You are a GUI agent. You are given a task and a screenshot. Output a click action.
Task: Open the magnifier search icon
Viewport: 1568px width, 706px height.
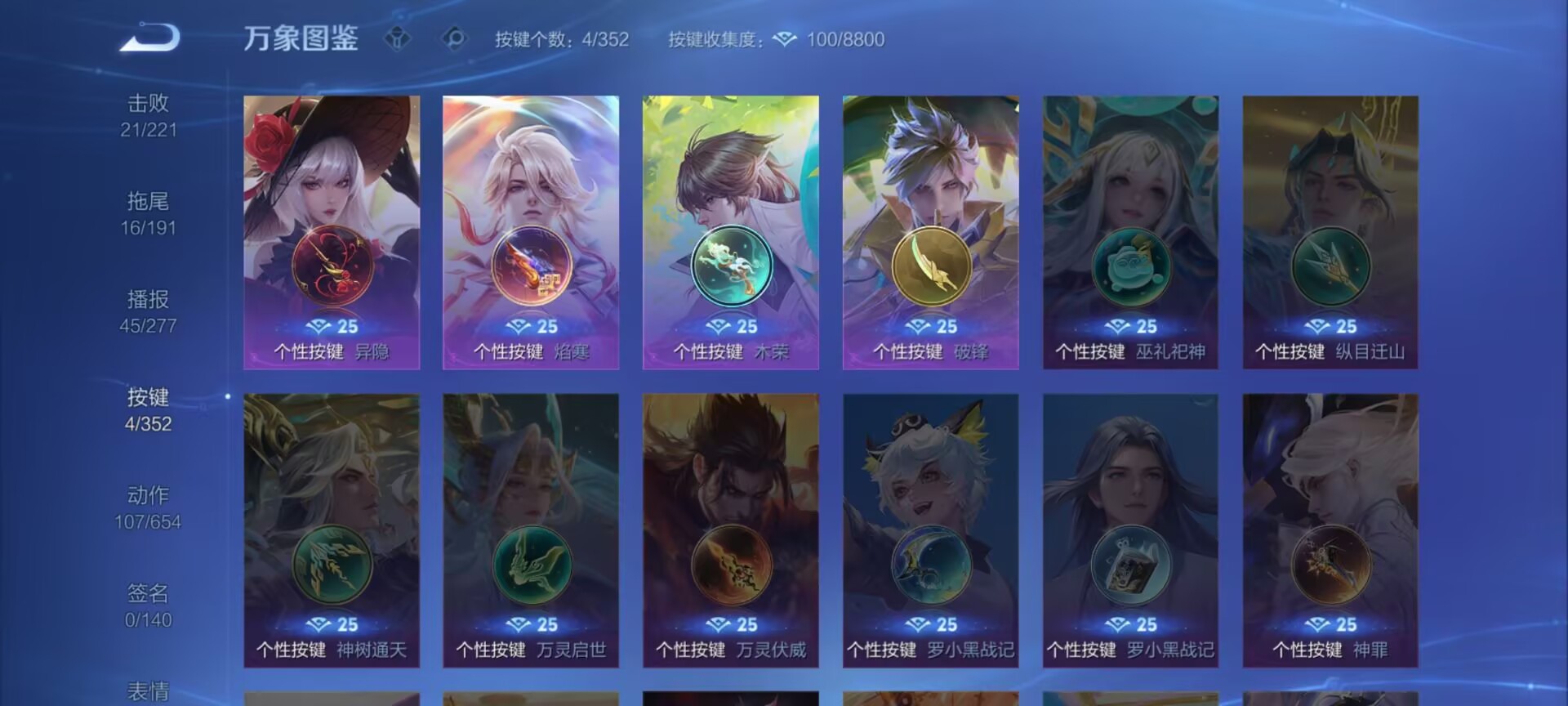point(454,38)
